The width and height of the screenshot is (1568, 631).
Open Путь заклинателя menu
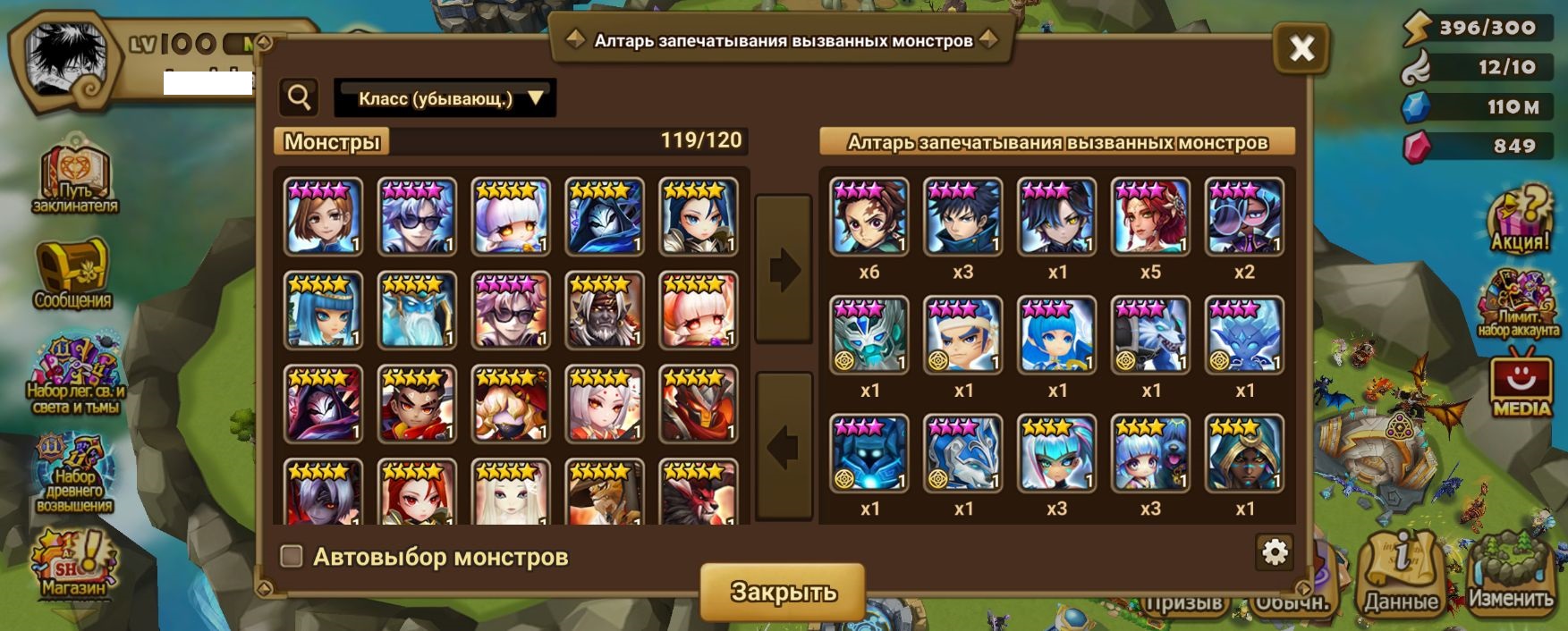pos(74,181)
